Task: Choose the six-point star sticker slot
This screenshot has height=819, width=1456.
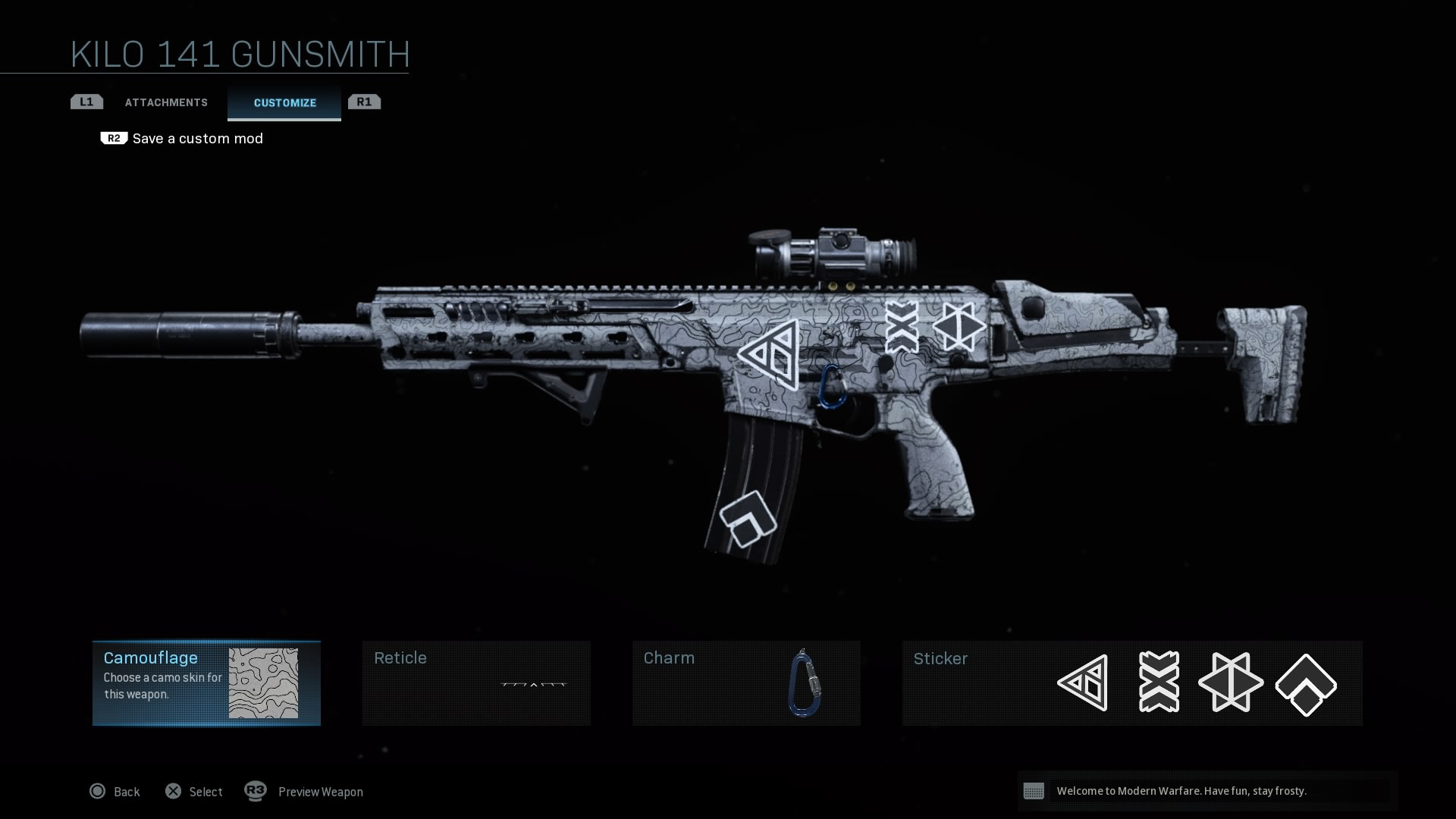Action: coord(1231,682)
